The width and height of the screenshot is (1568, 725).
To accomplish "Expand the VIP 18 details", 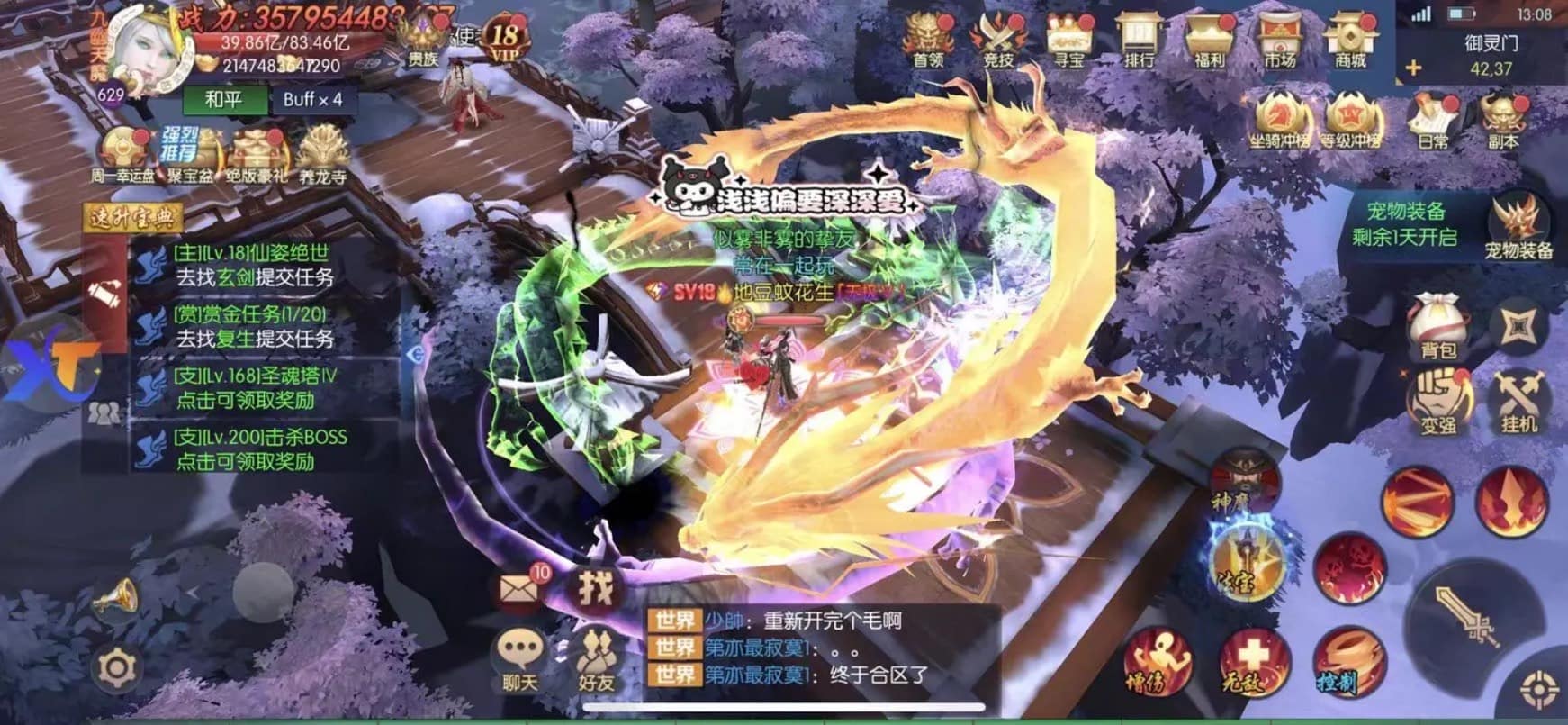I will (x=507, y=36).
